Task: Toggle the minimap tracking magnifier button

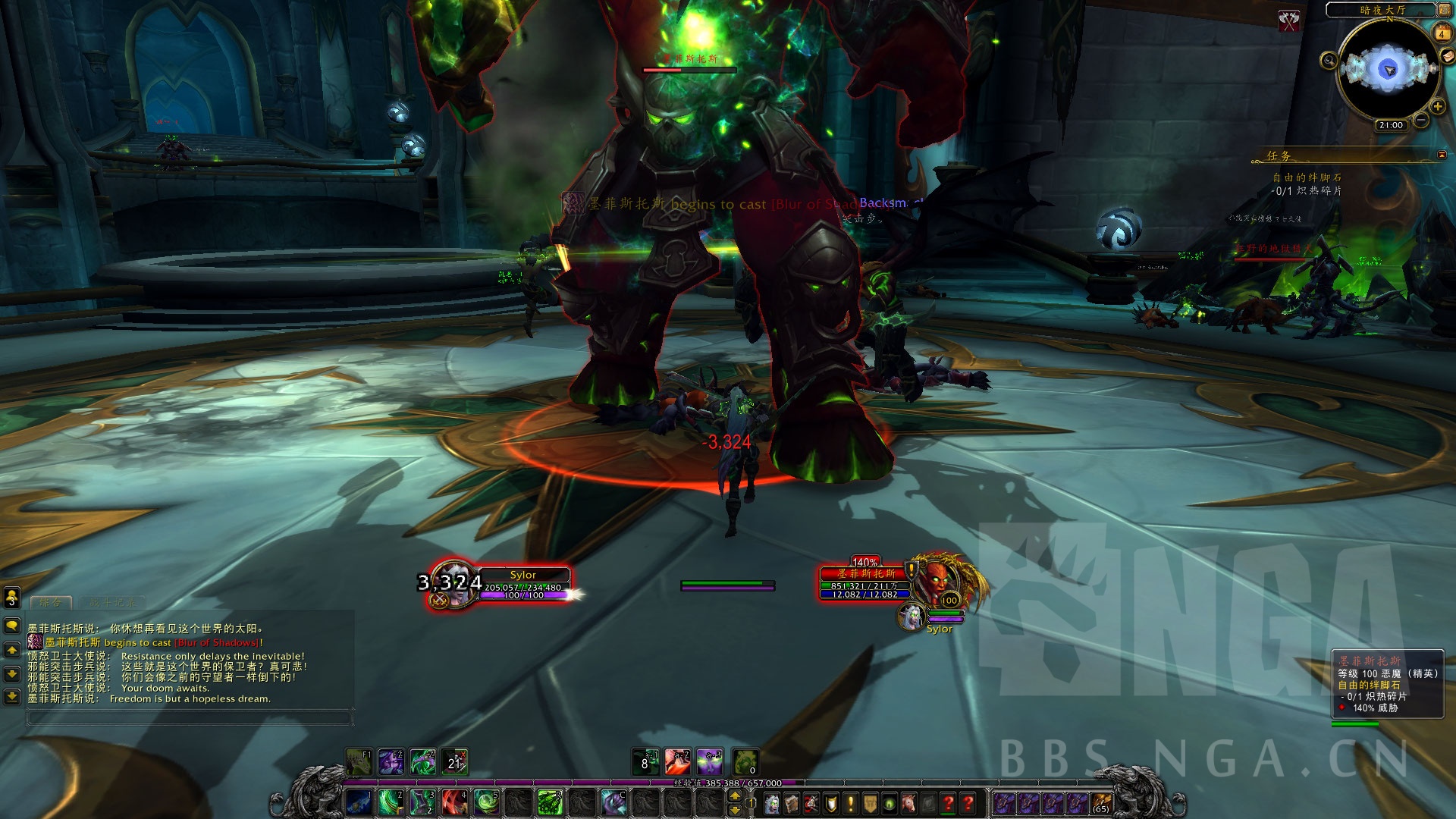Action: coord(1329,61)
